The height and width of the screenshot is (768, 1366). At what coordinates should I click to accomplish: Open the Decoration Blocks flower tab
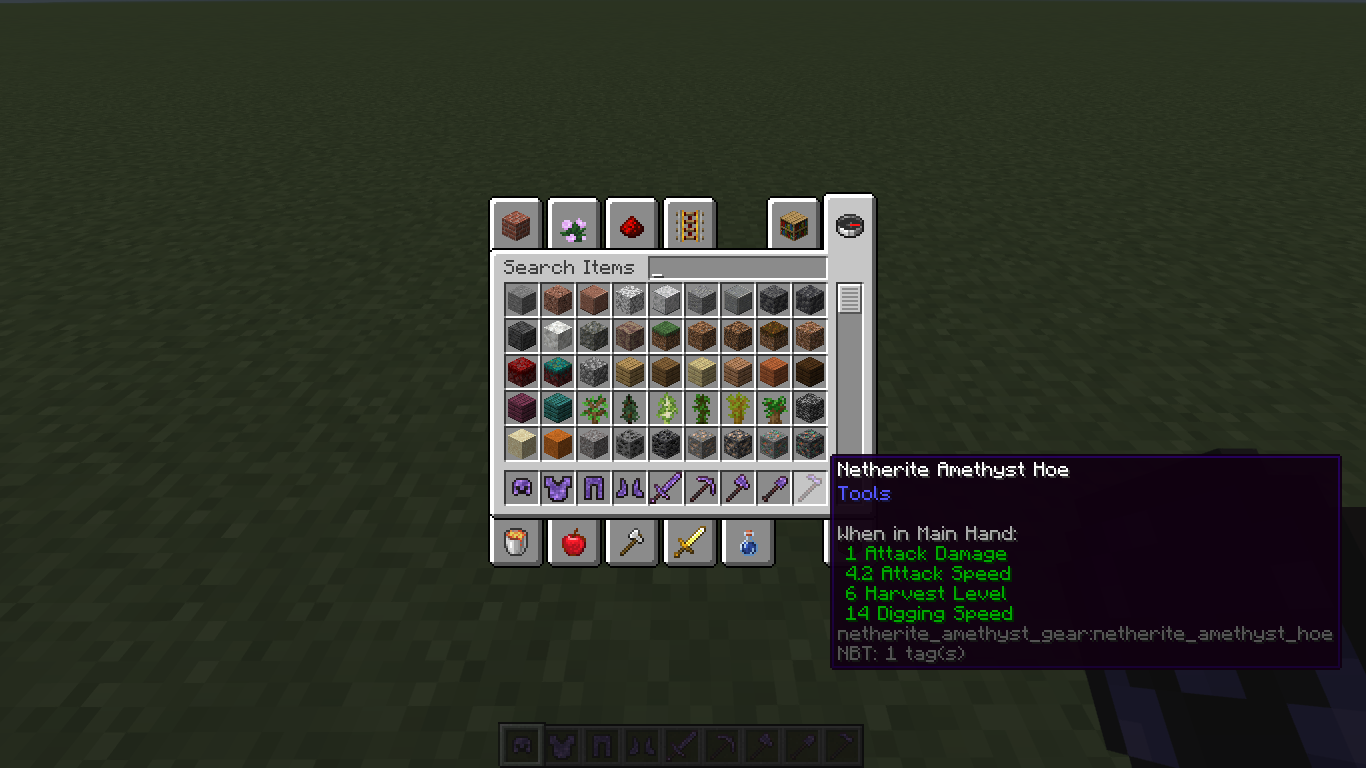pos(573,225)
